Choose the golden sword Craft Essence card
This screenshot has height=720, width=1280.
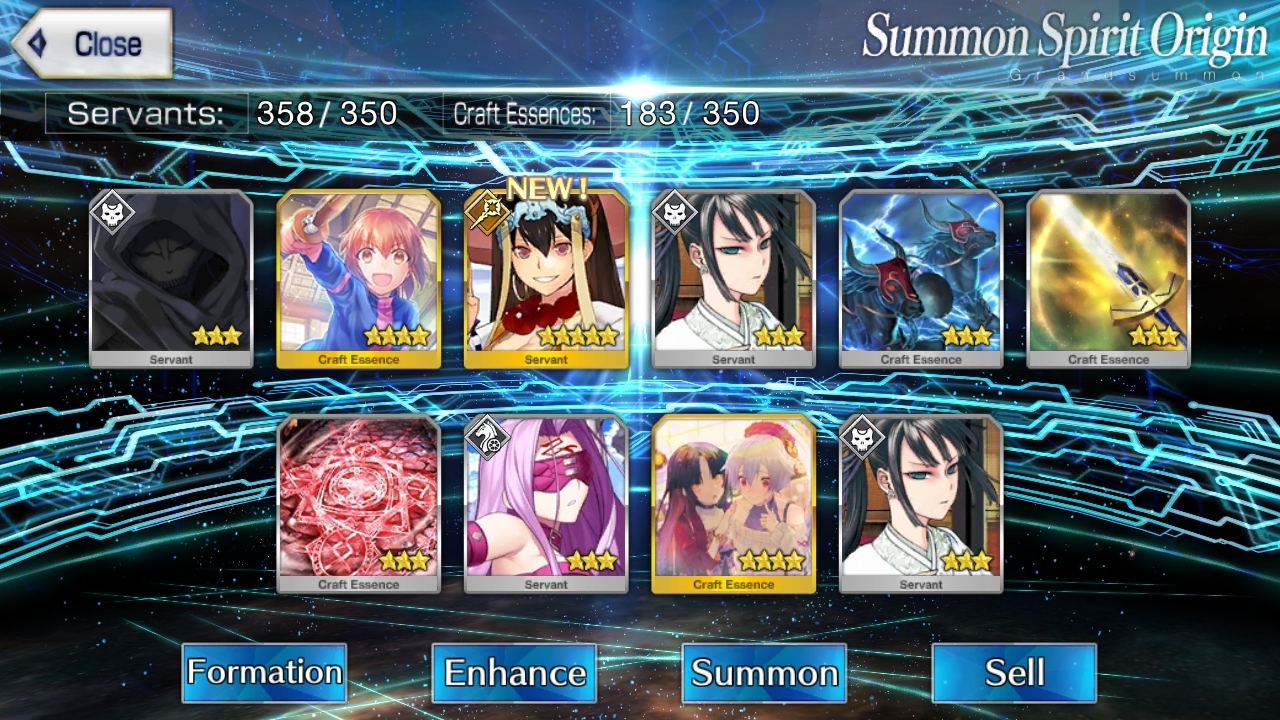click(x=1108, y=278)
